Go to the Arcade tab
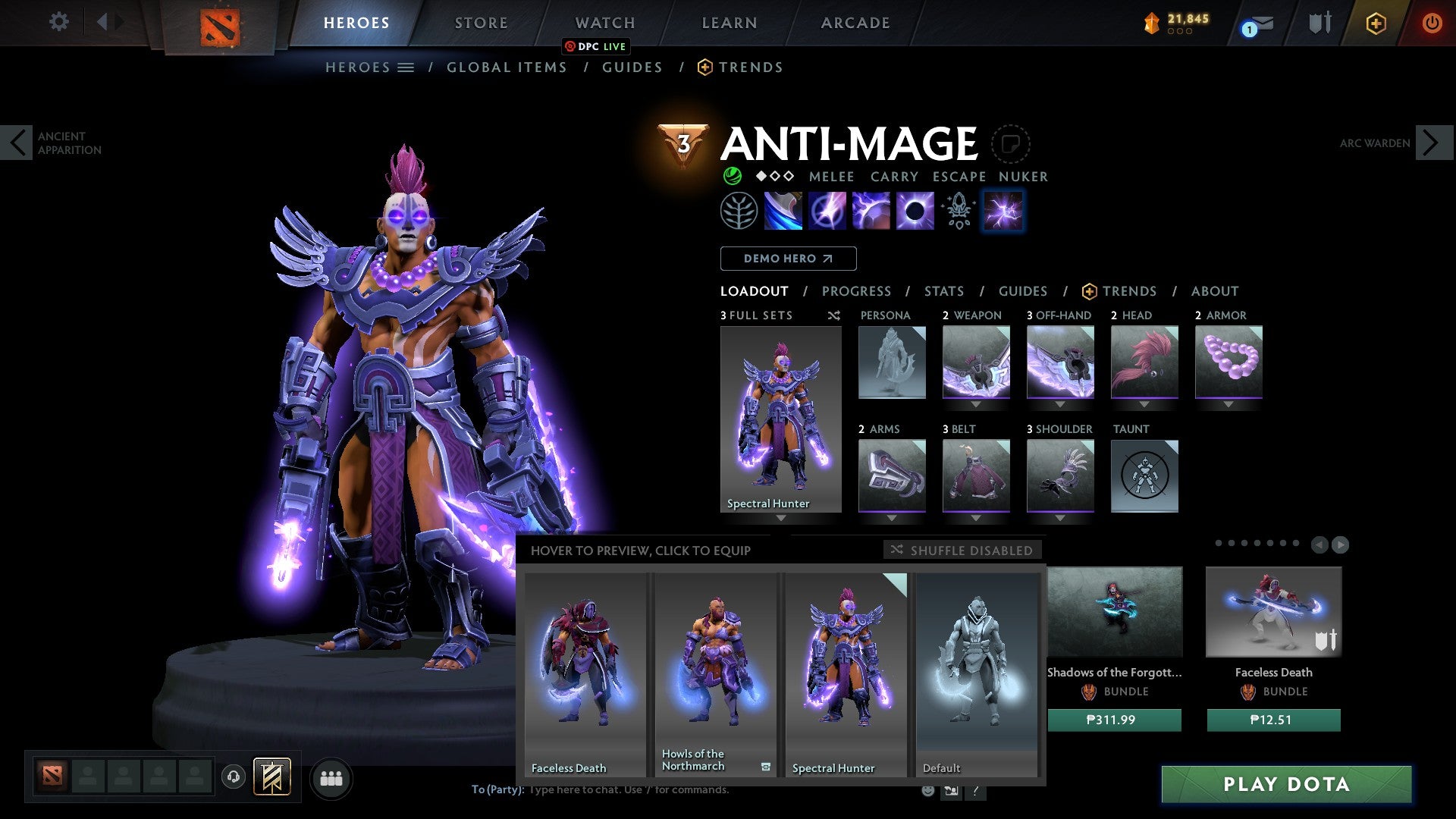Image resolution: width=1456 pixels, height=819 pixels. tap(855, 23)
